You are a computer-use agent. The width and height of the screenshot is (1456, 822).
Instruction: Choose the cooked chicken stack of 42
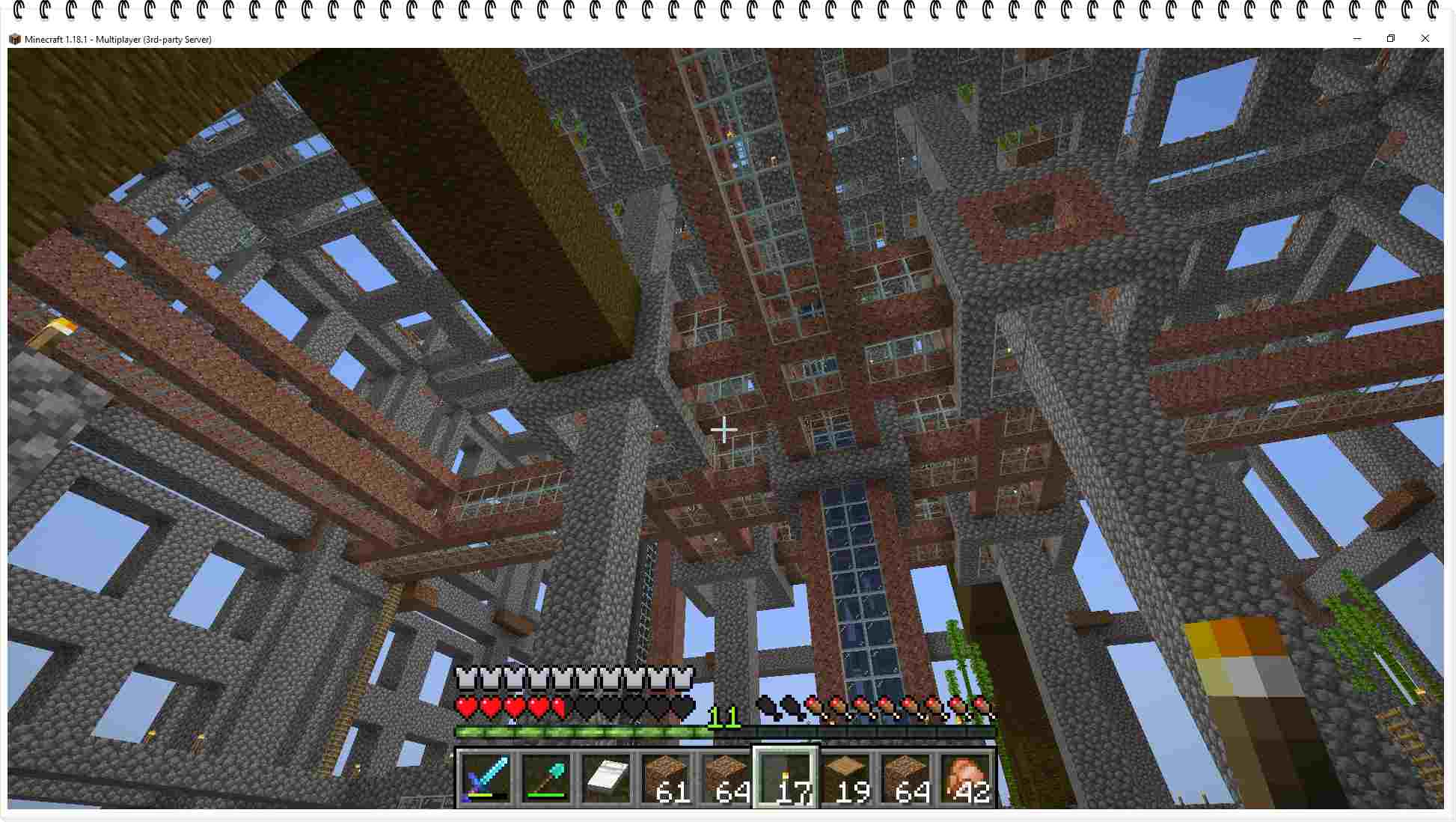click(x=965, y=778)
